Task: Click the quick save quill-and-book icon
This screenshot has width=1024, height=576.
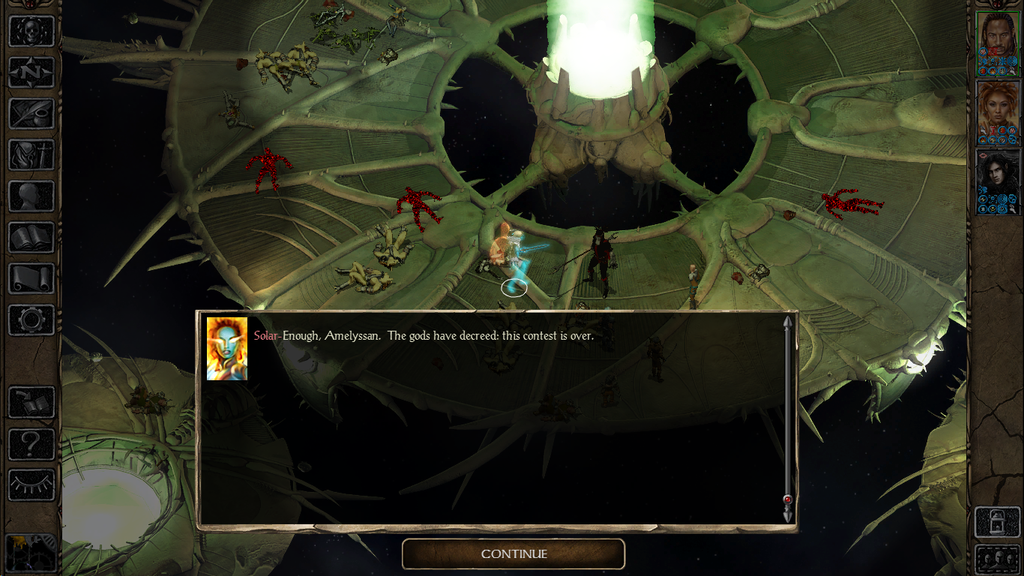Action: tap(31, 402)
